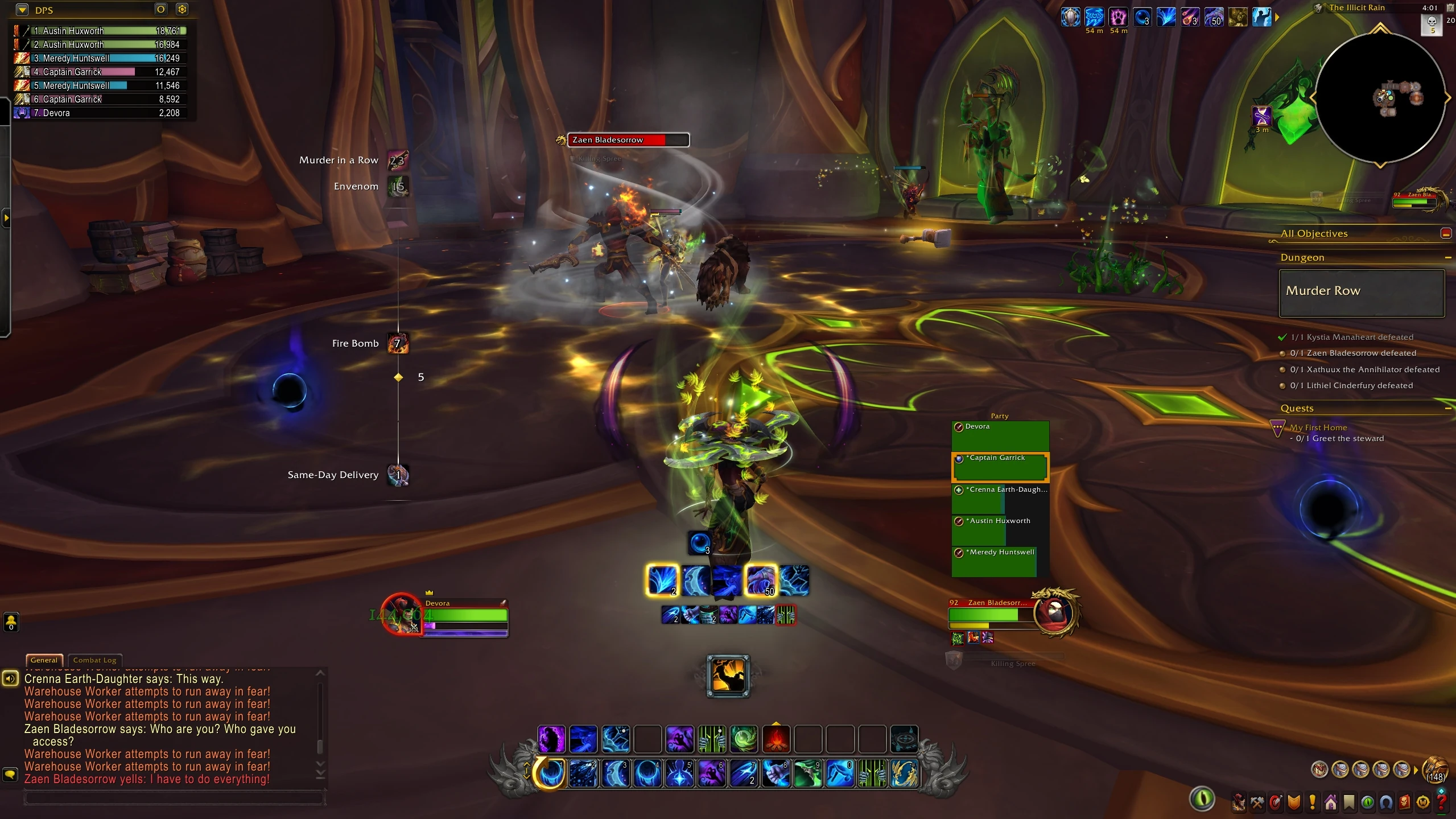The image size is (1456, 819).
Task: Switch to the General chat tab
Action: pyautogui.click(x=44, y=660)
